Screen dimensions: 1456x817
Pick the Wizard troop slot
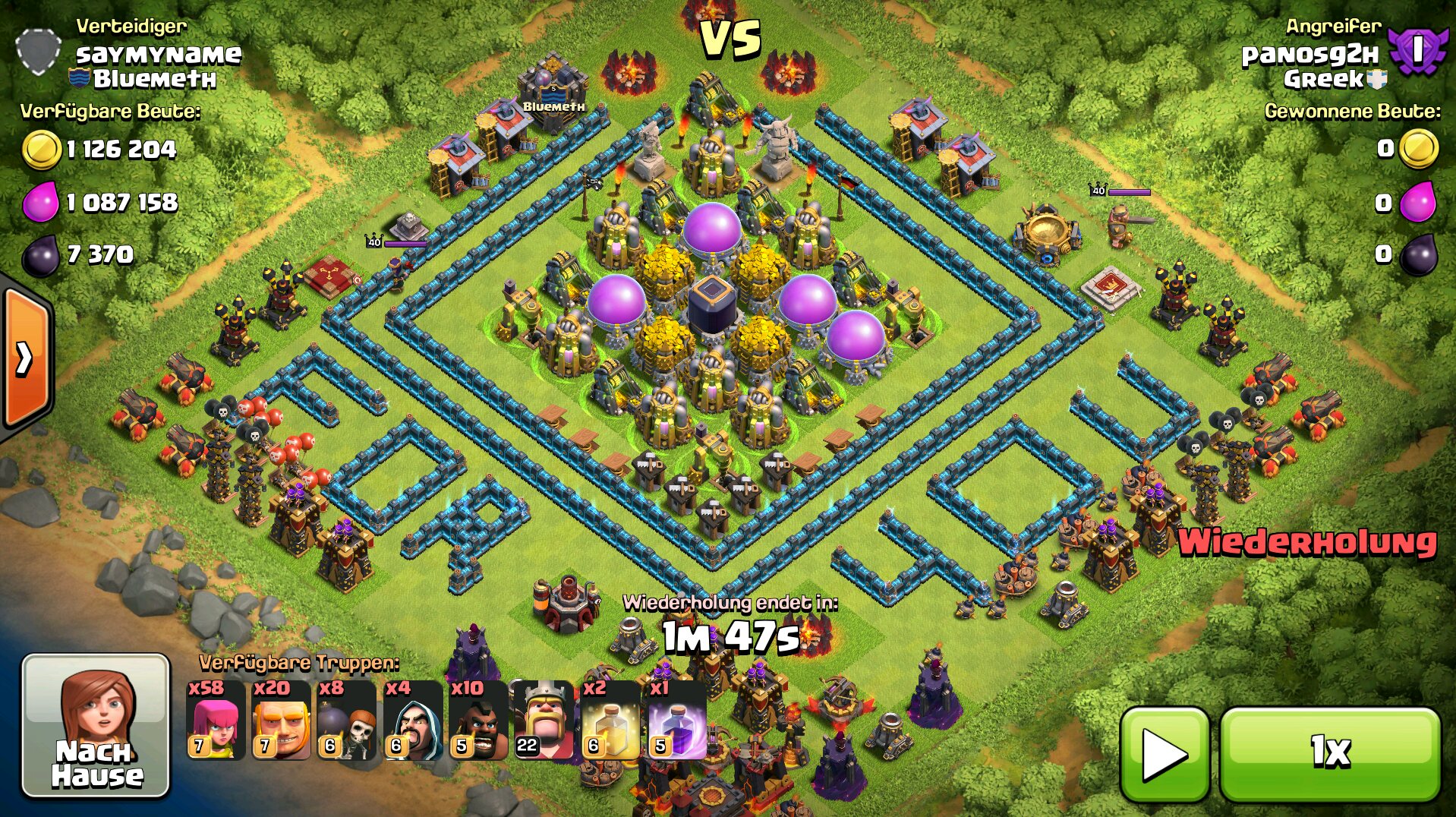click(412, 721)
